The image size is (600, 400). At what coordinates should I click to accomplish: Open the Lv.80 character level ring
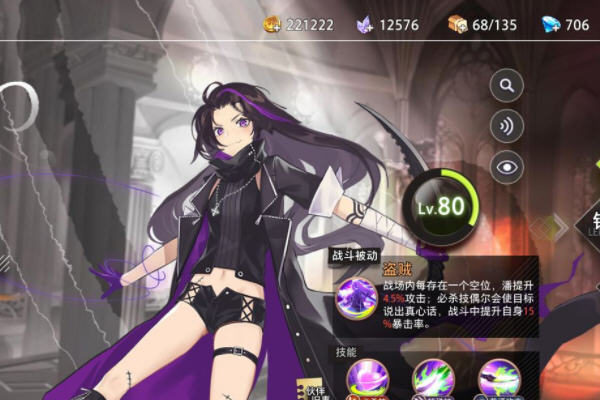[439, 205]
